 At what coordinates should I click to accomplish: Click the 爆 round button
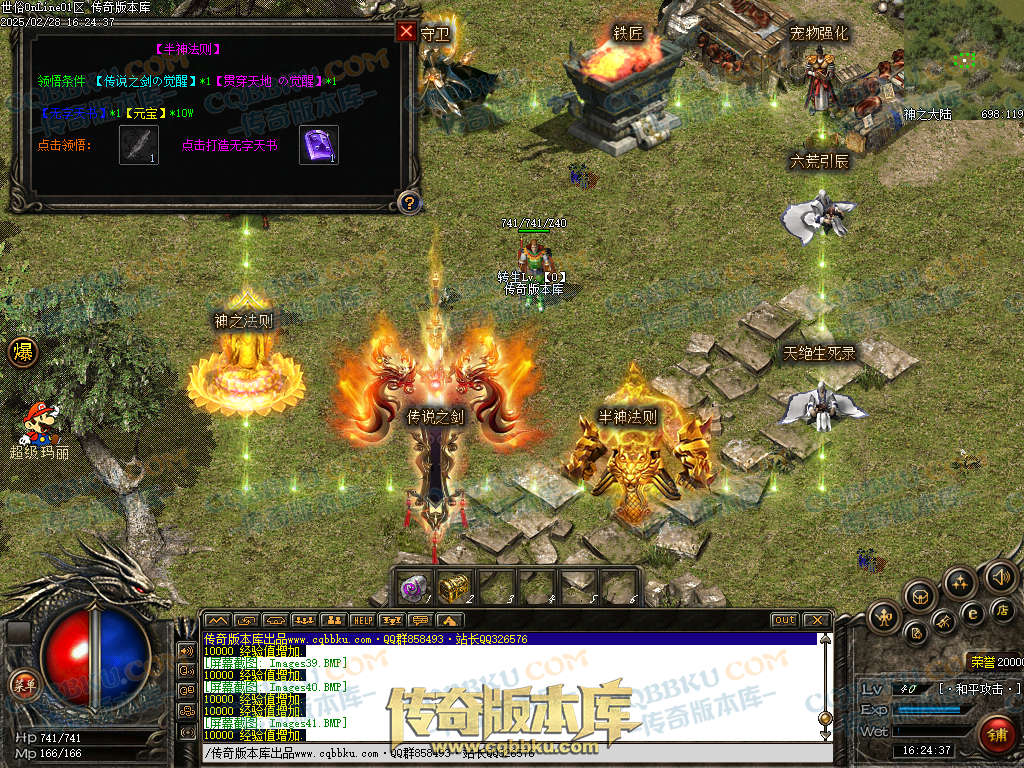22,352
